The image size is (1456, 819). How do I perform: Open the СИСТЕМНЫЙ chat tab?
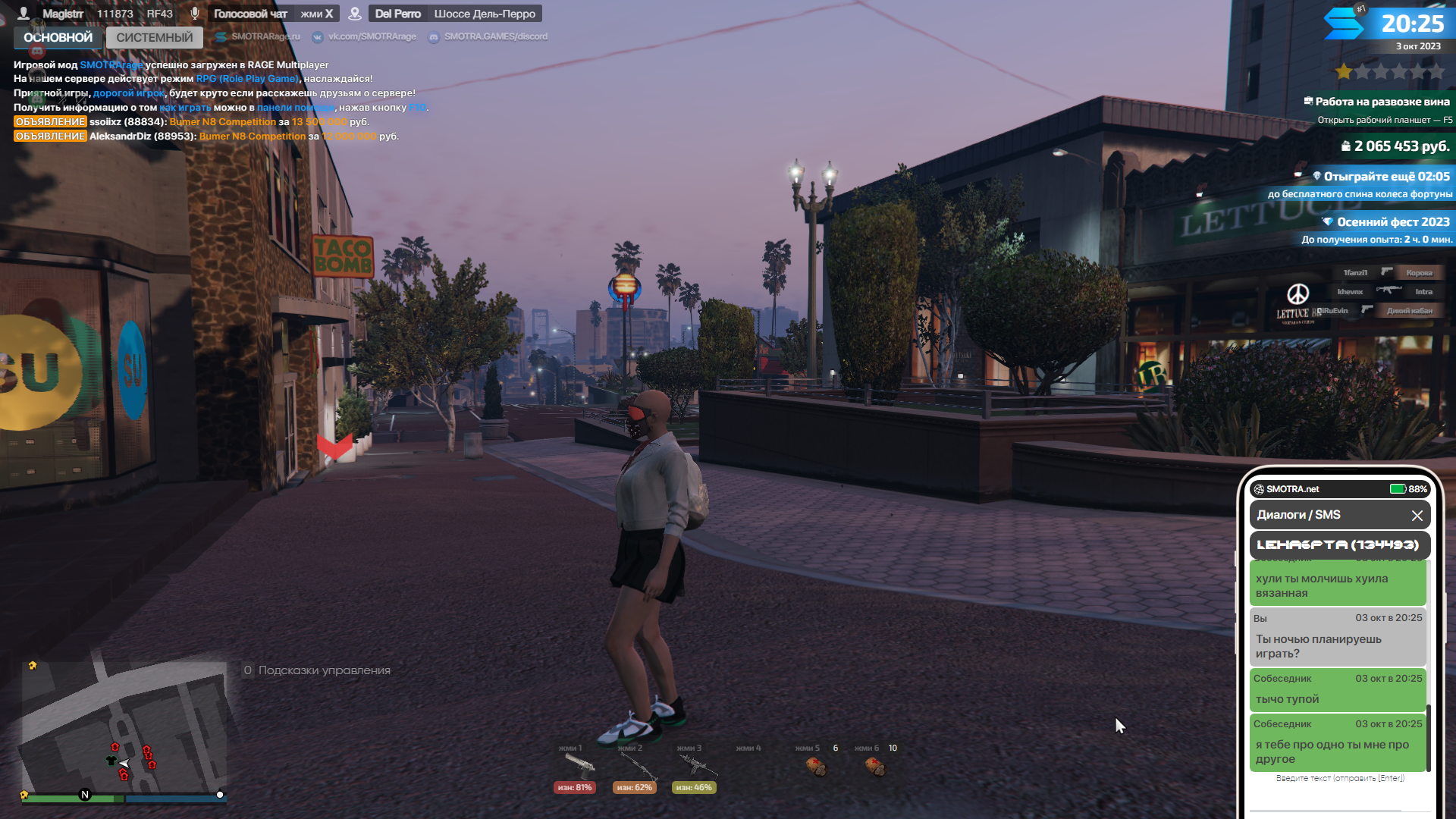point(155,37)
